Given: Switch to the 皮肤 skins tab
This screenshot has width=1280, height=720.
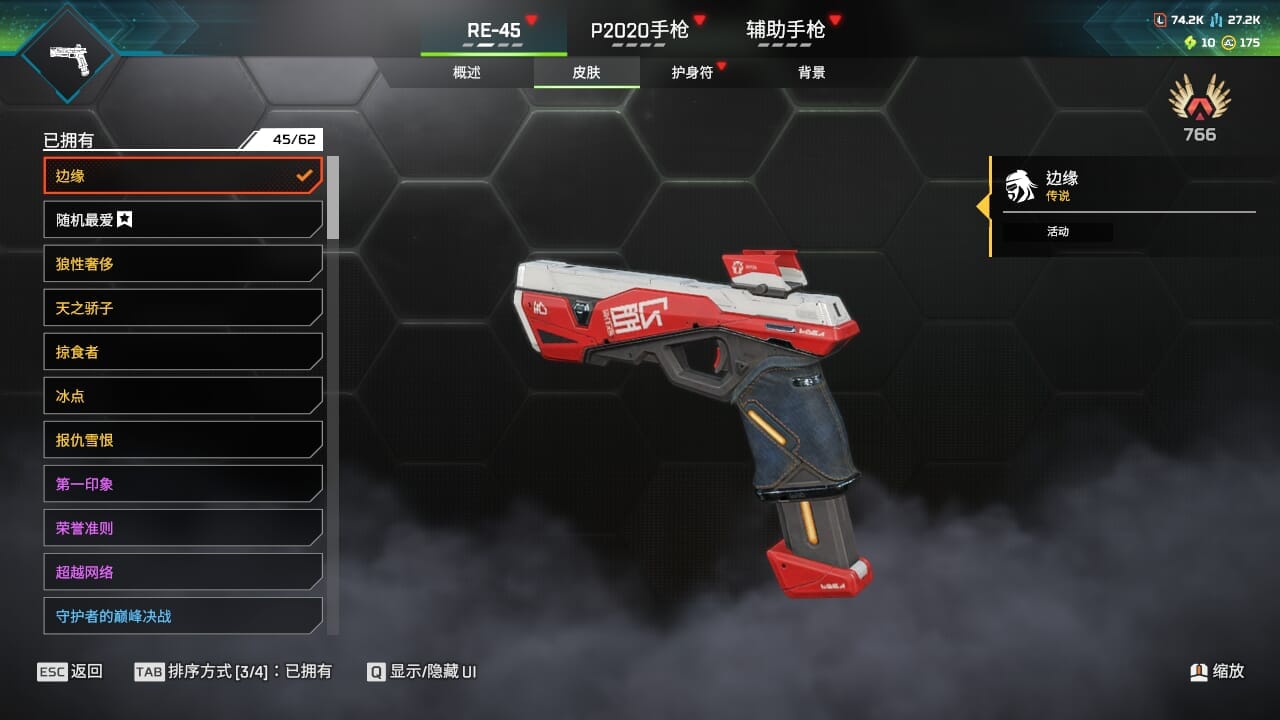Looking at the screenshot, I should pyautogui.click(x=586, y=73).
